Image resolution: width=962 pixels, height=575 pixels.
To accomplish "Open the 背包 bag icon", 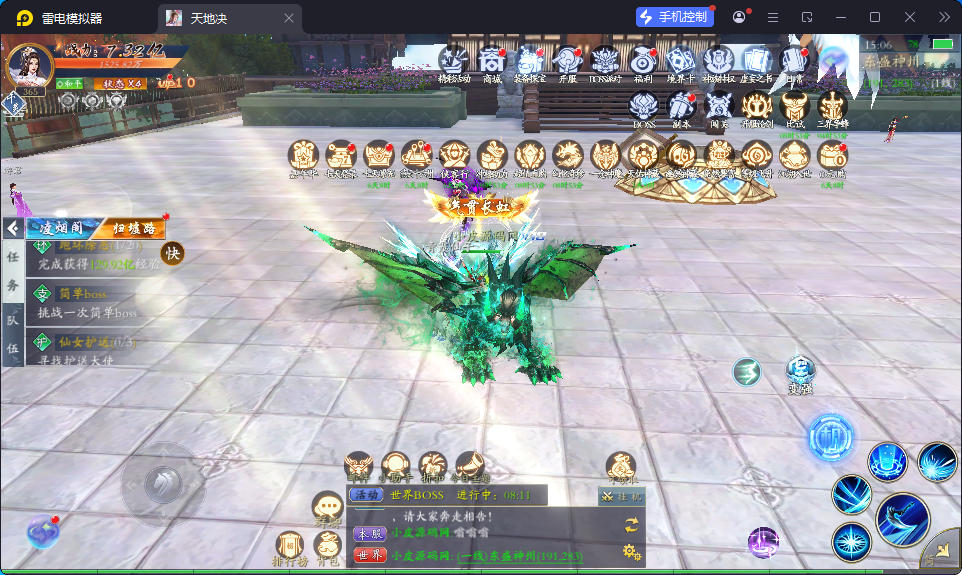I will 327,546.
